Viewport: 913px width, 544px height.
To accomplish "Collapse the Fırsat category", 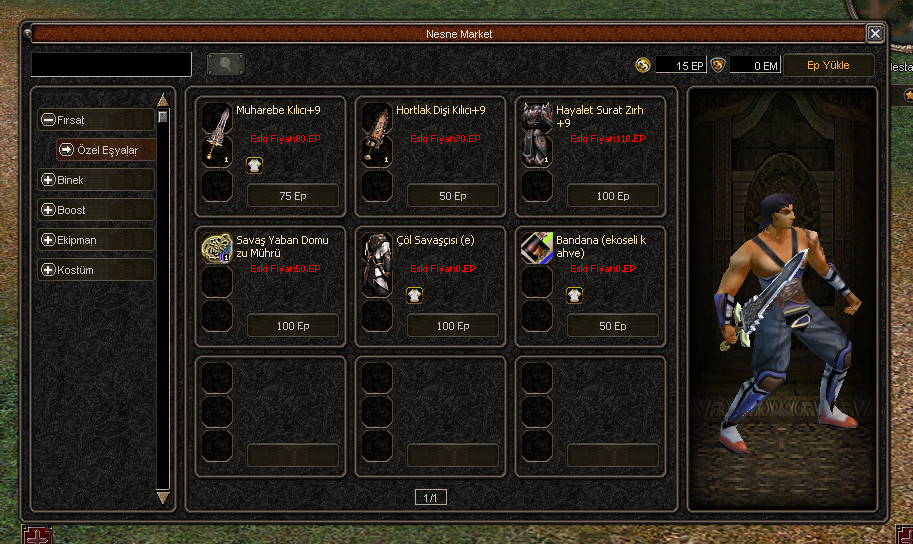I will 48,120.
